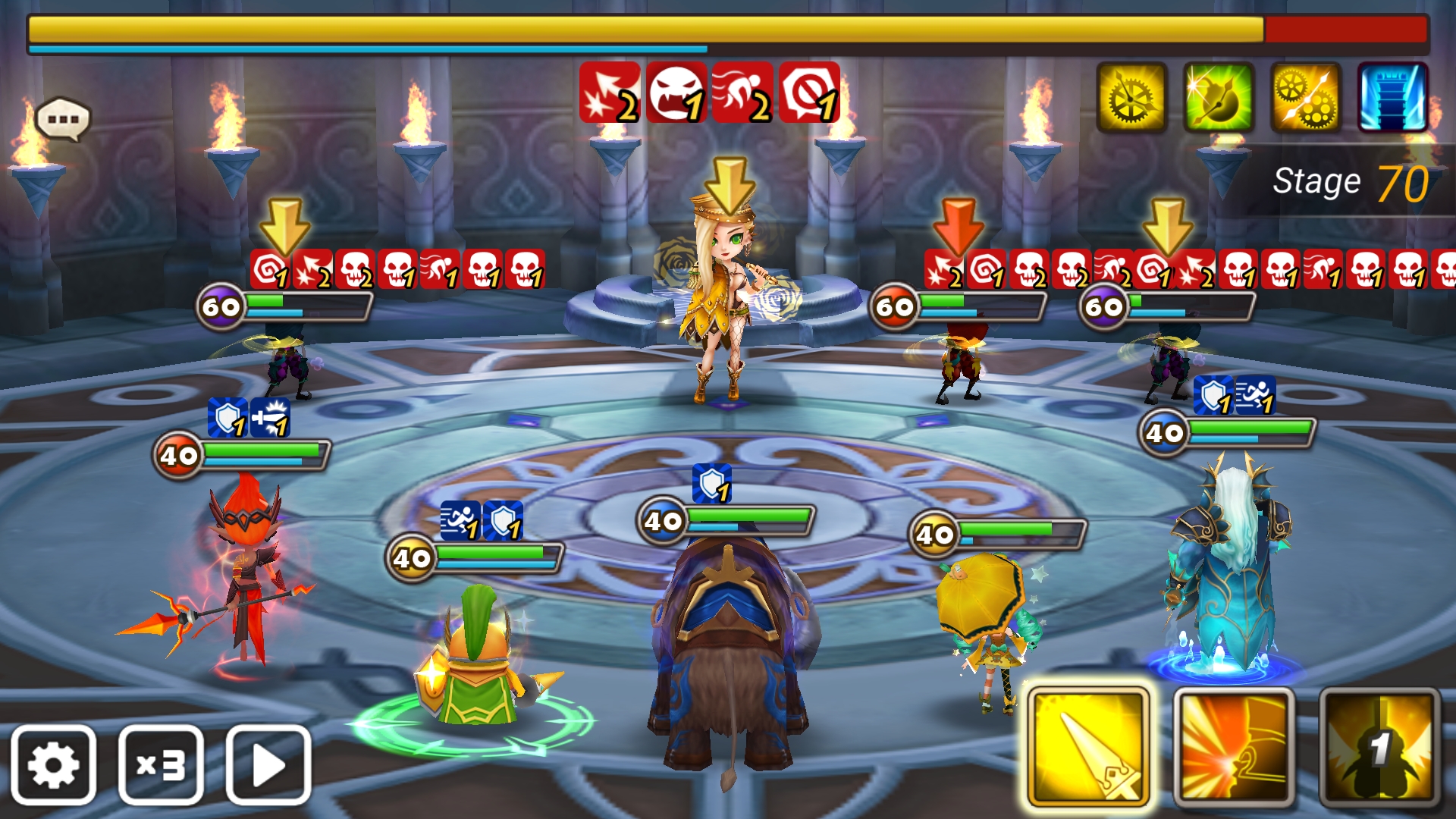Tap the green pendulum tower skill icon
The height and width of the screenshot is (819, 1456).
click(x=1218, y=98)
